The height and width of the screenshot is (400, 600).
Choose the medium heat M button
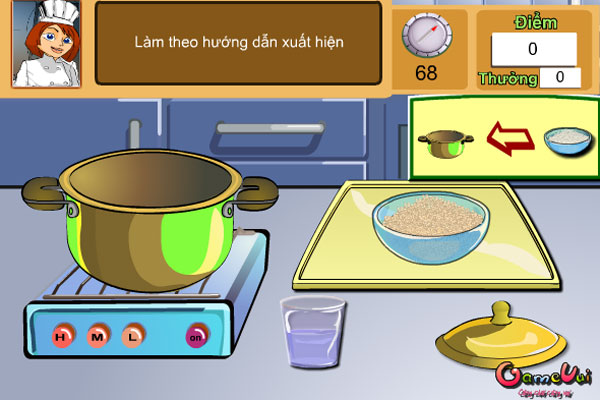tap(98, 336)
